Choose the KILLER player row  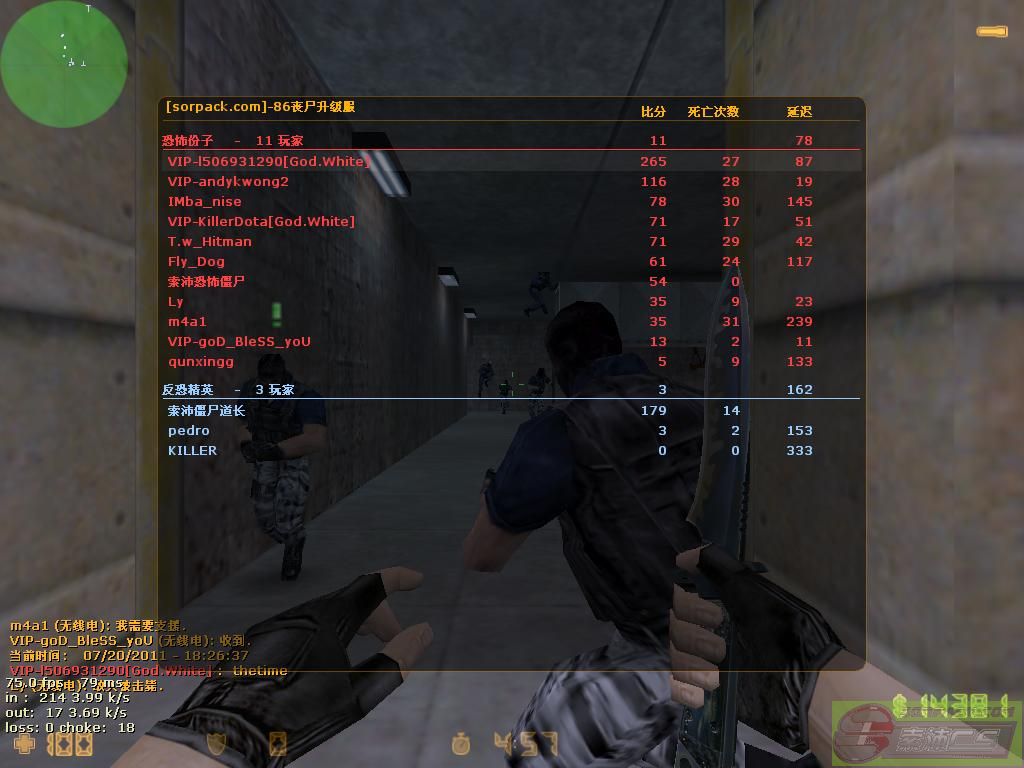coord(192,450)
